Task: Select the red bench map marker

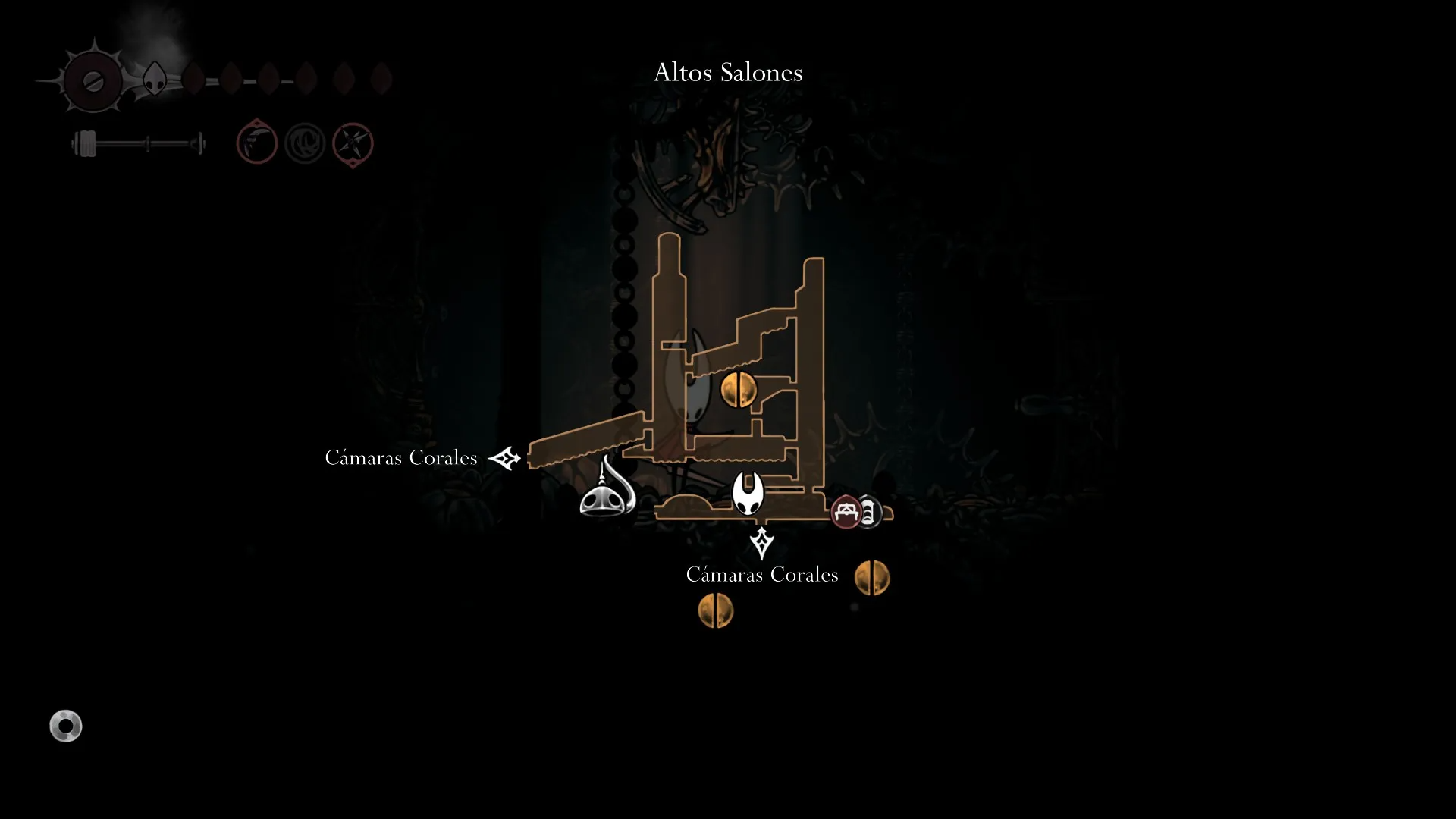Action: point(846,512)
